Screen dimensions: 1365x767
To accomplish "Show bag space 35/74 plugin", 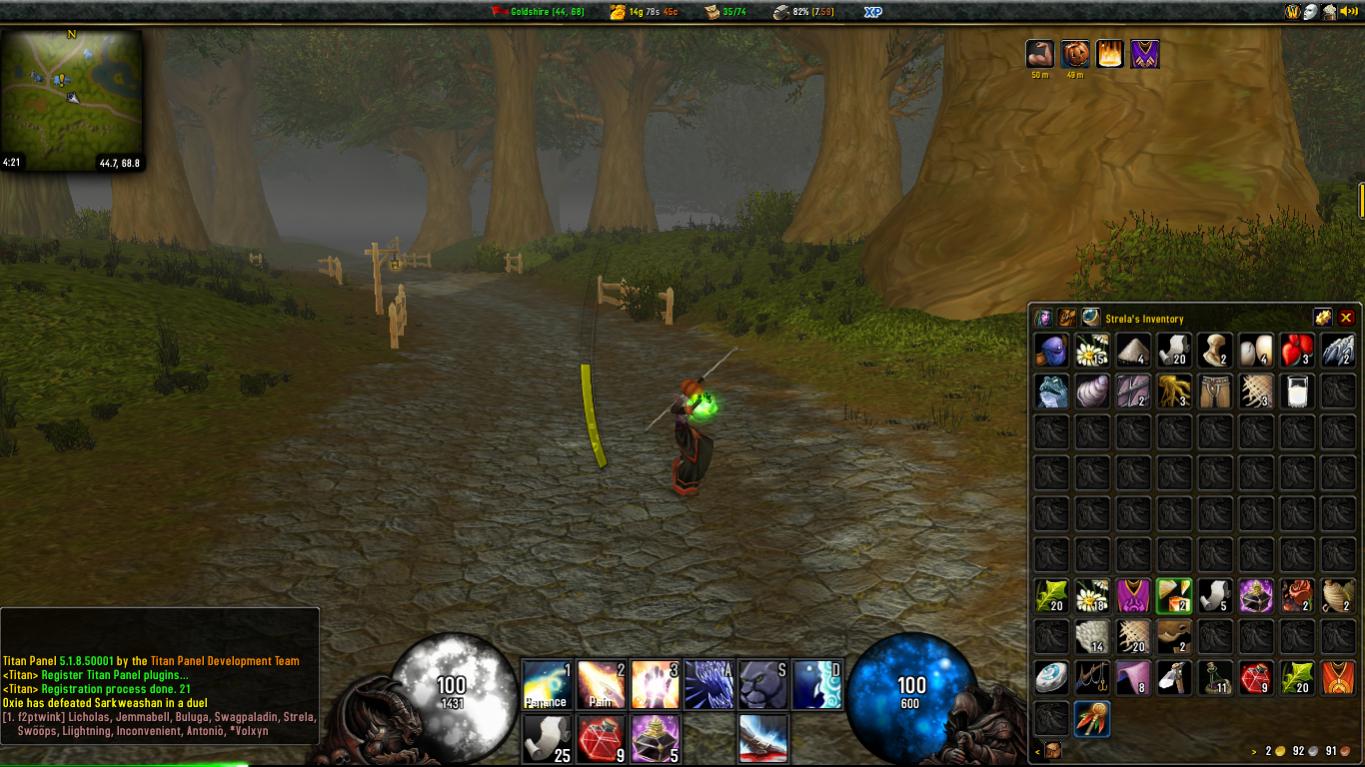I will tap(725, 12).
